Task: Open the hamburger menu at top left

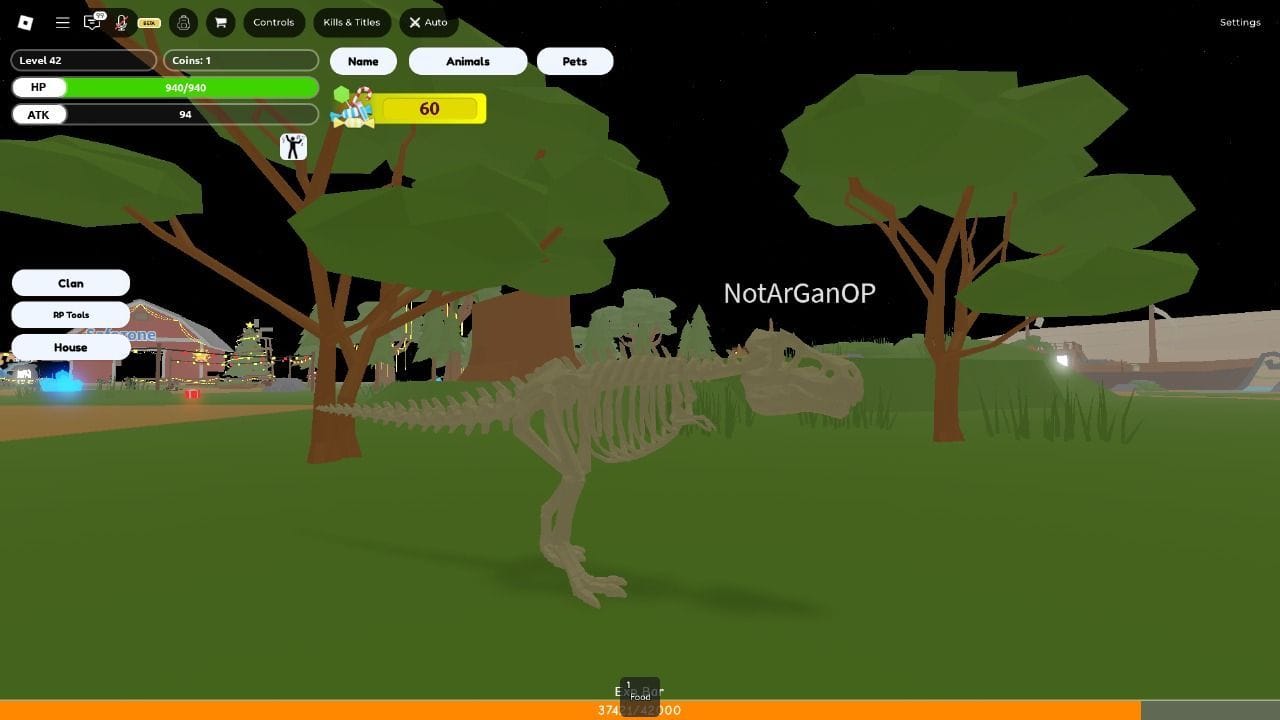Action: (x=62, y=22)
